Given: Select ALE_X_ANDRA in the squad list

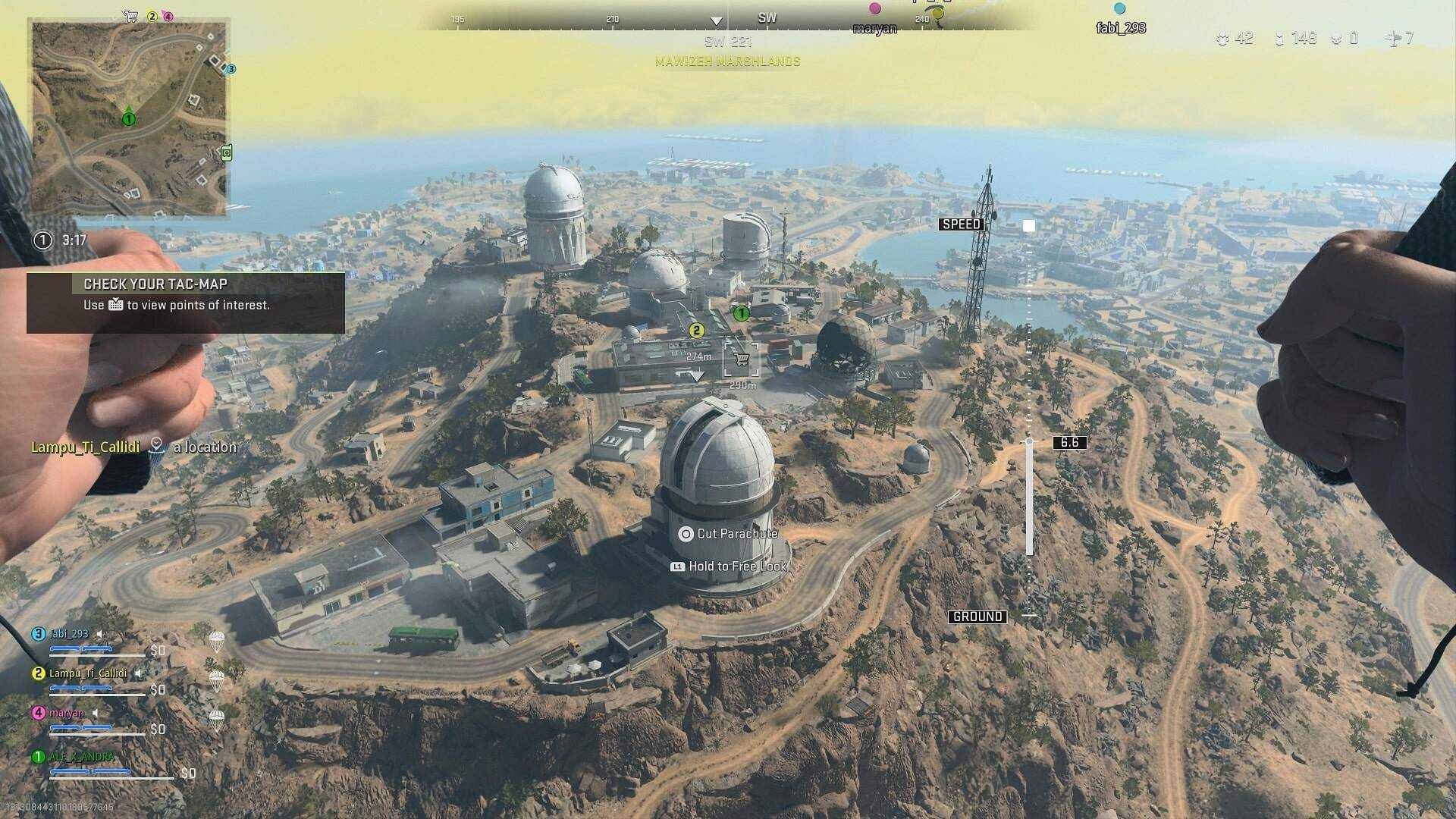Looking at the screenshot, I should click(x=82, y=757).
